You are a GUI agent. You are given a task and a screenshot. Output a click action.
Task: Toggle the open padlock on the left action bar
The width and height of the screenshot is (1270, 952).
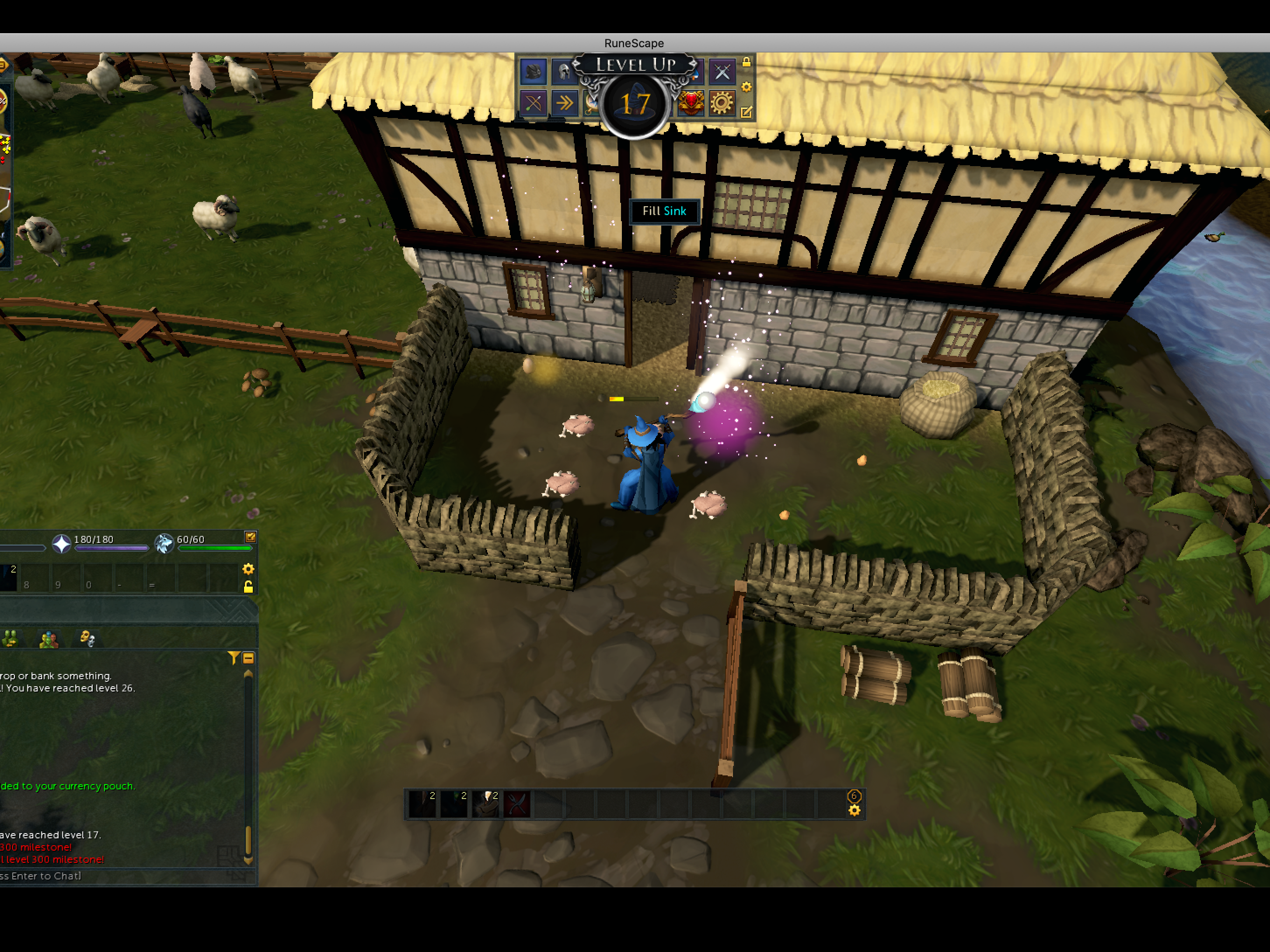[248, 587]
